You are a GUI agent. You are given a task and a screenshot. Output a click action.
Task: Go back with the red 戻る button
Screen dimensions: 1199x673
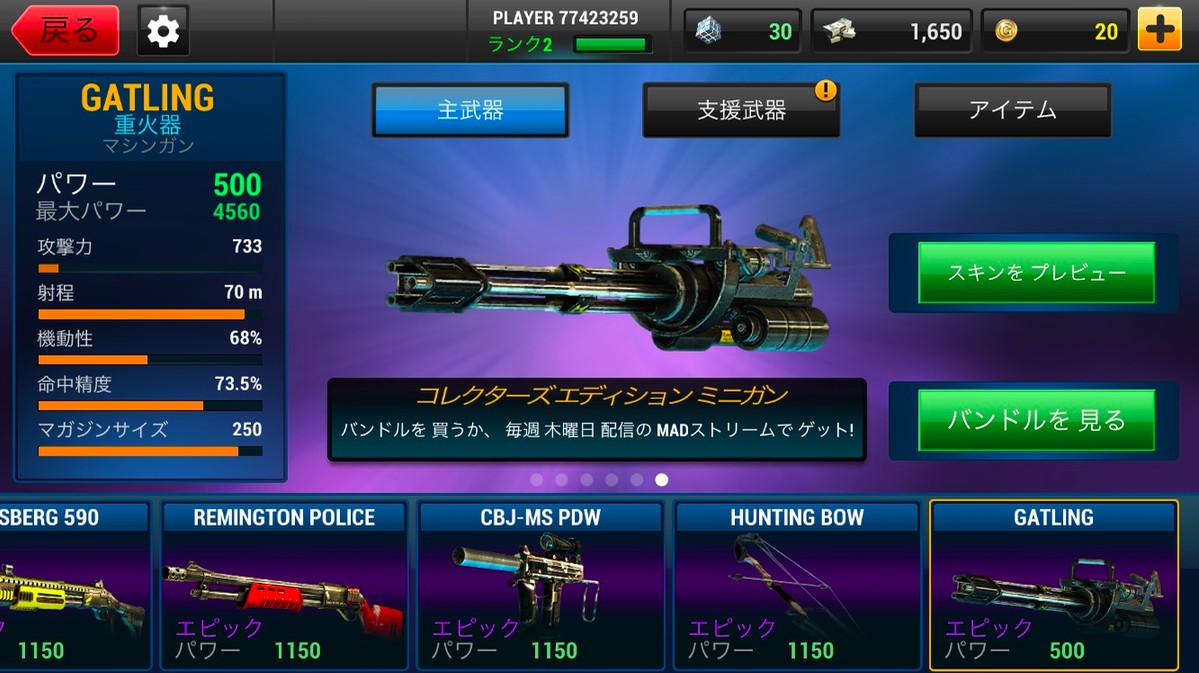point(66,31)
